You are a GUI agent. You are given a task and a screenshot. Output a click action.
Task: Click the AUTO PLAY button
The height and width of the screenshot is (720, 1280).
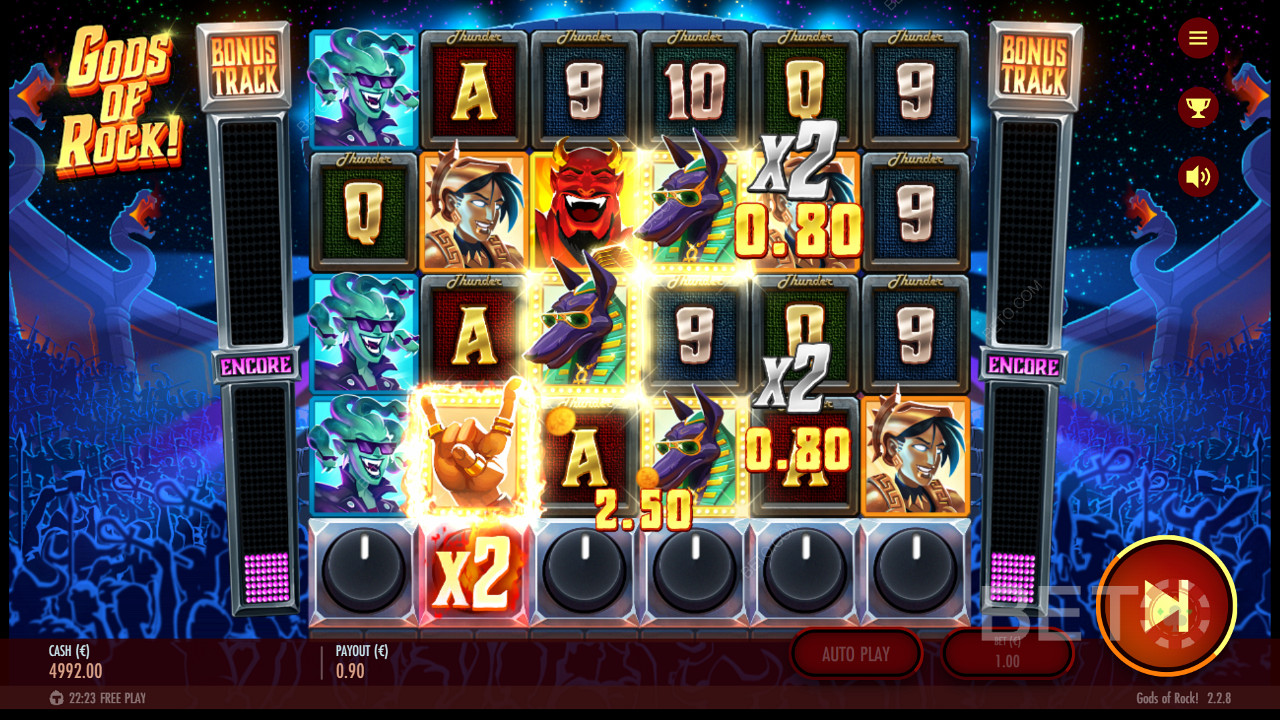(x=855, y=654)
